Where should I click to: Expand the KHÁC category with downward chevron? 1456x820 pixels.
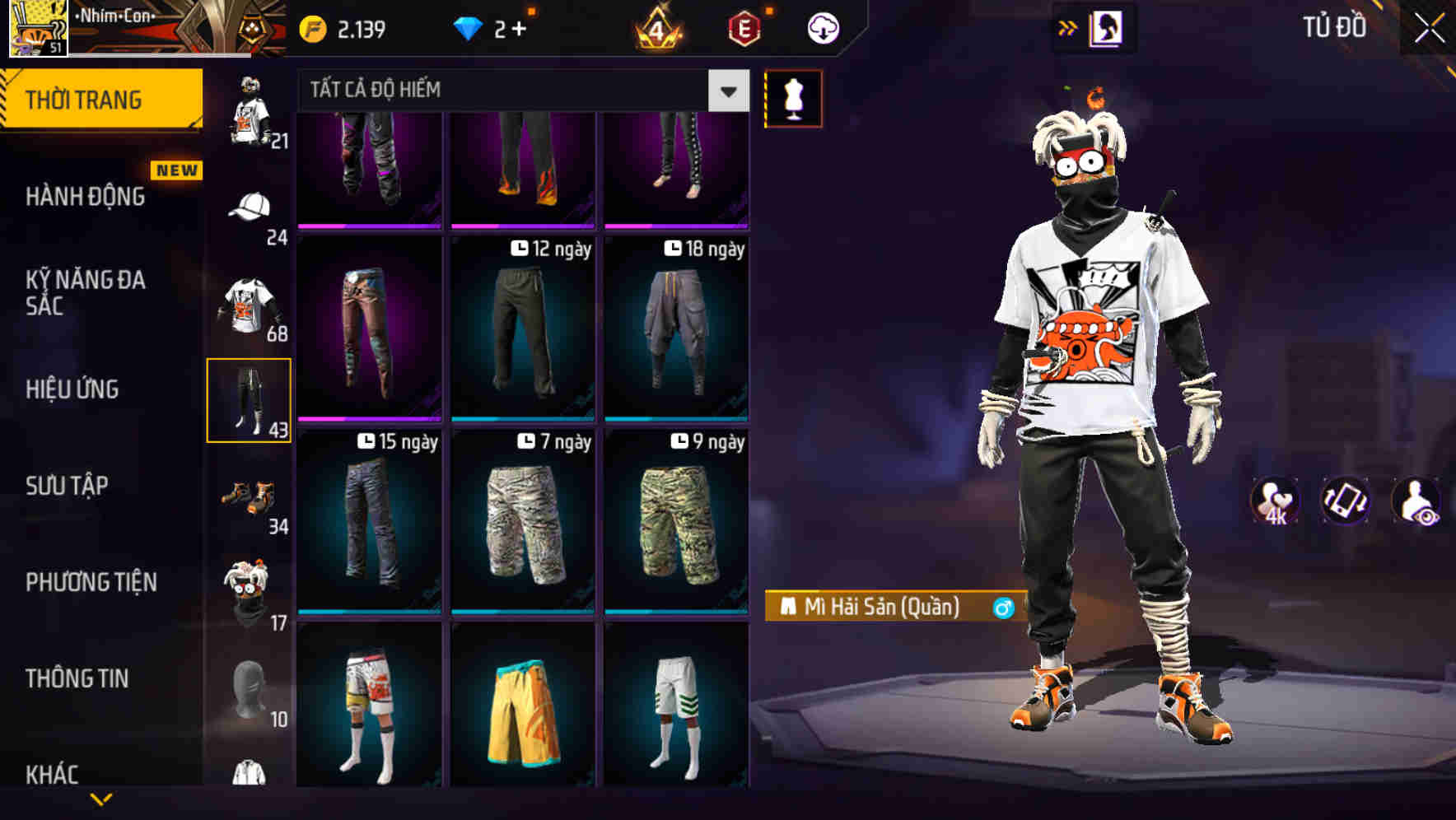point(103,797)
